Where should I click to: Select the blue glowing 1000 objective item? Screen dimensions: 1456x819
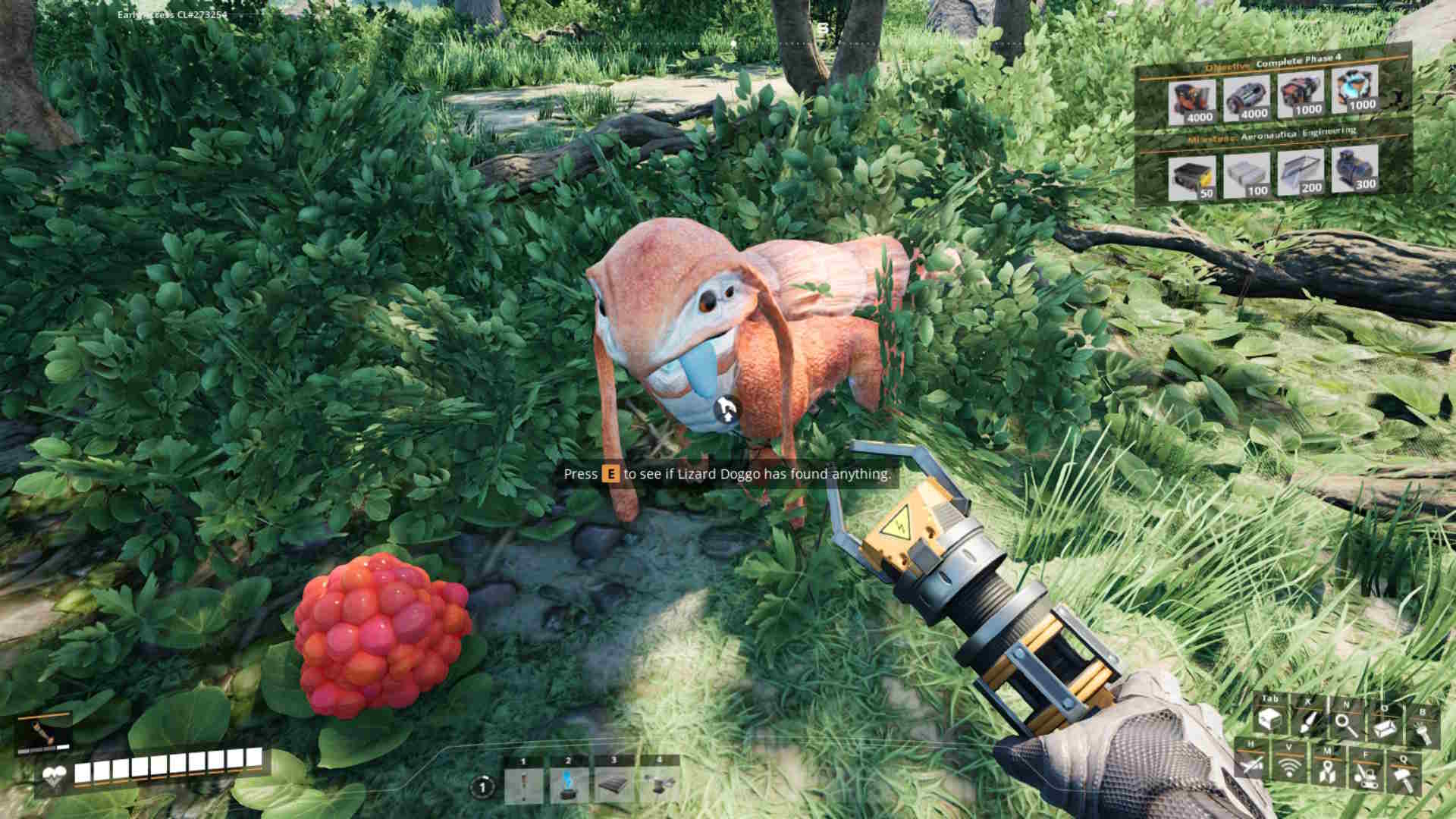pos(1355,93)
